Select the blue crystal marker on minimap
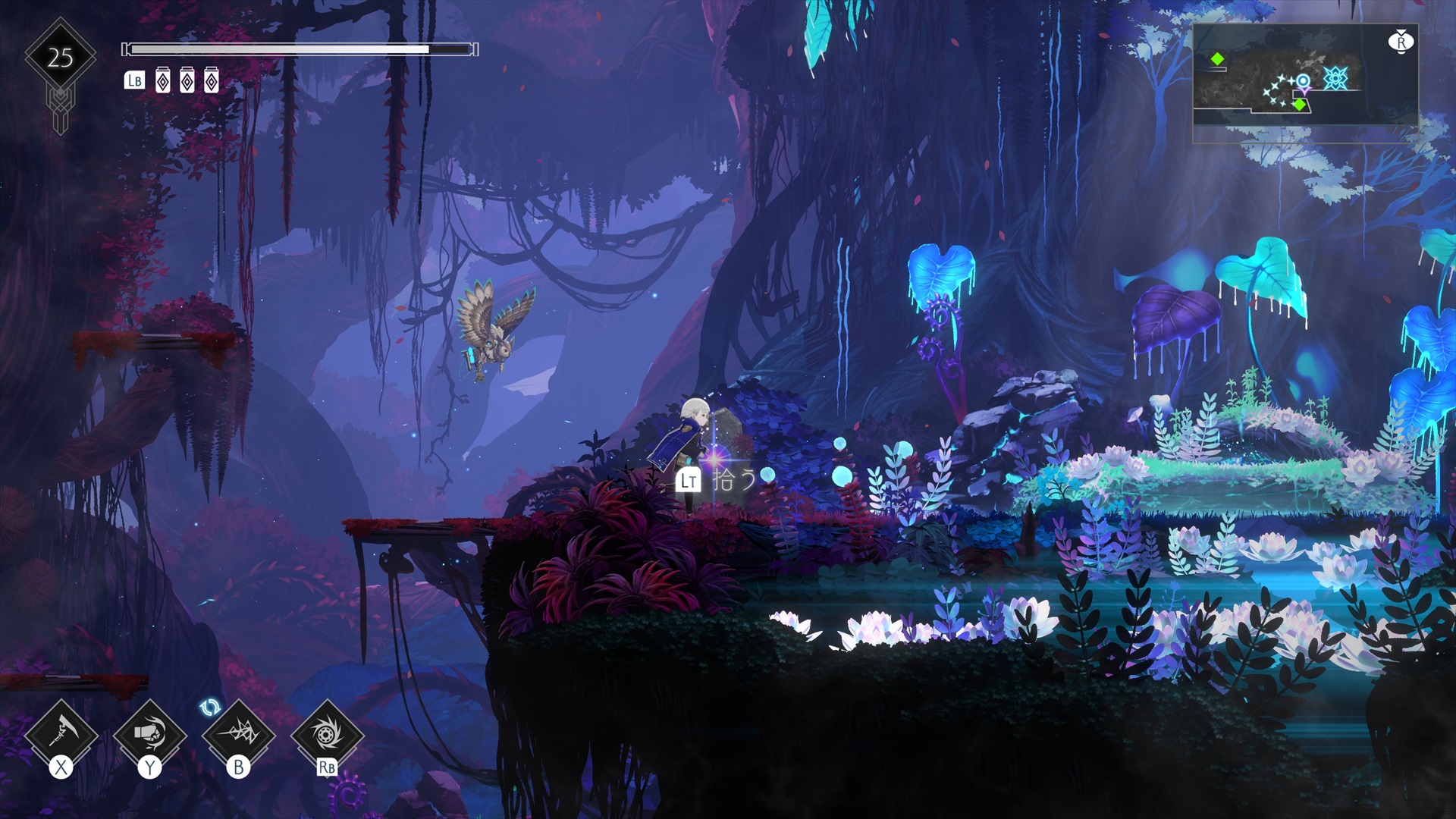This screenshot has width=1456, height=819. 1335,78
